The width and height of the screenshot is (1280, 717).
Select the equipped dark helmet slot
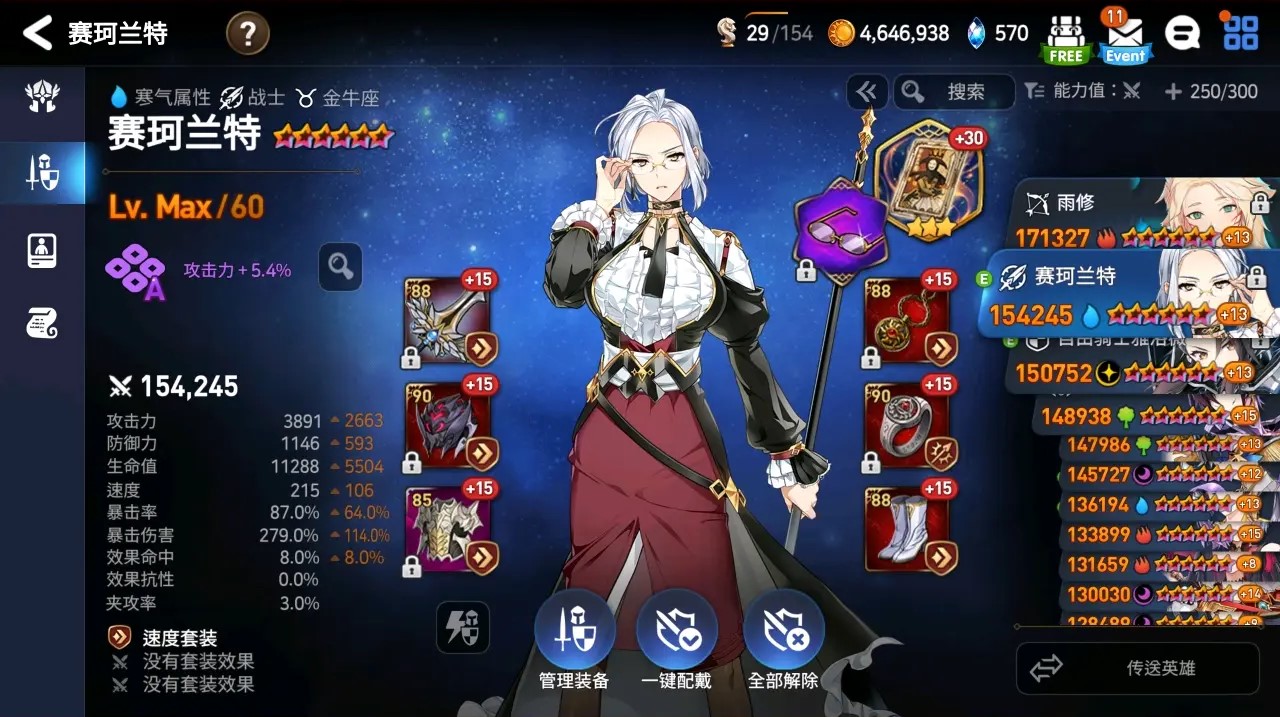[448, 425]
